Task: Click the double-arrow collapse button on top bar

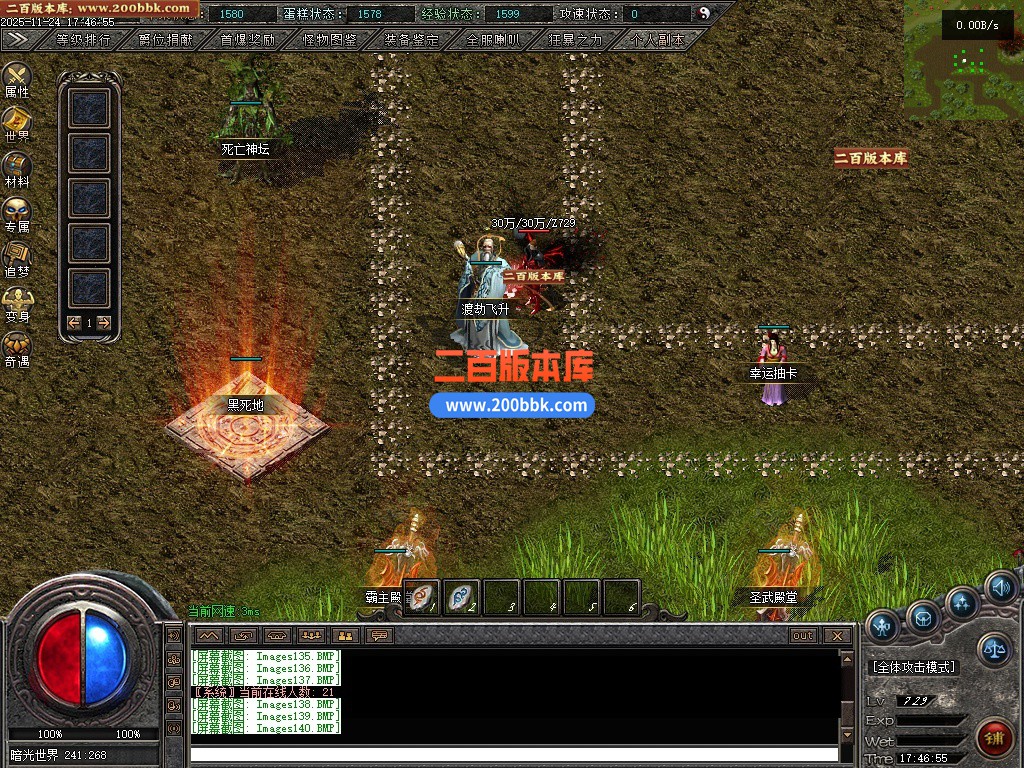Action: pyautogui.click(x=17, y=39)
